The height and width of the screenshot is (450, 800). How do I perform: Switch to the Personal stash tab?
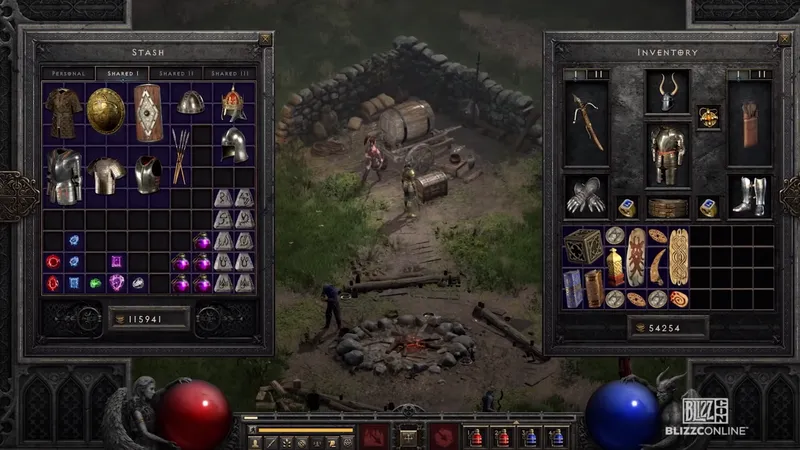point(67,73)
